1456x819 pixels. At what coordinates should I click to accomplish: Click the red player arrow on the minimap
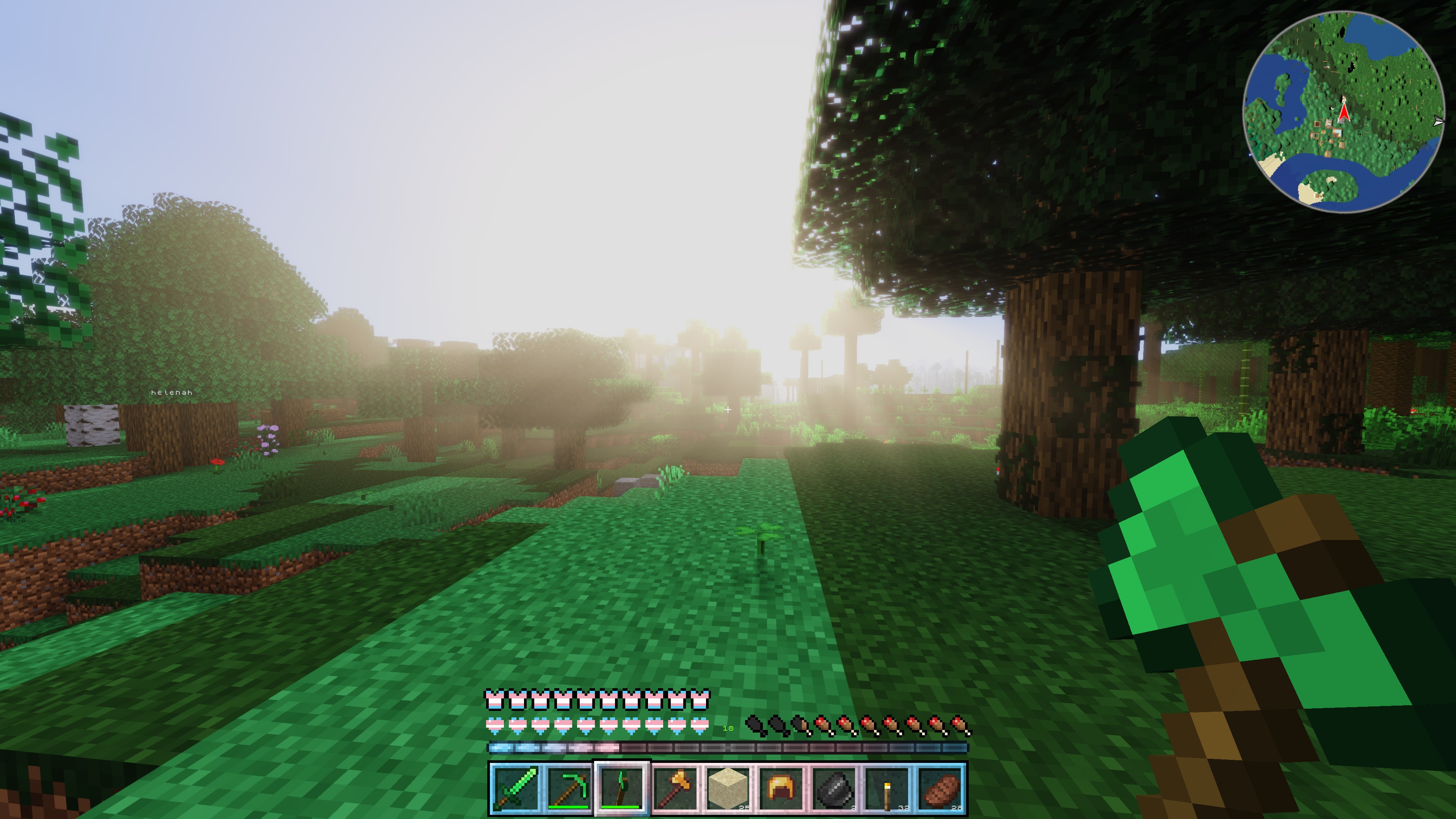click(x=1345, y=112)
